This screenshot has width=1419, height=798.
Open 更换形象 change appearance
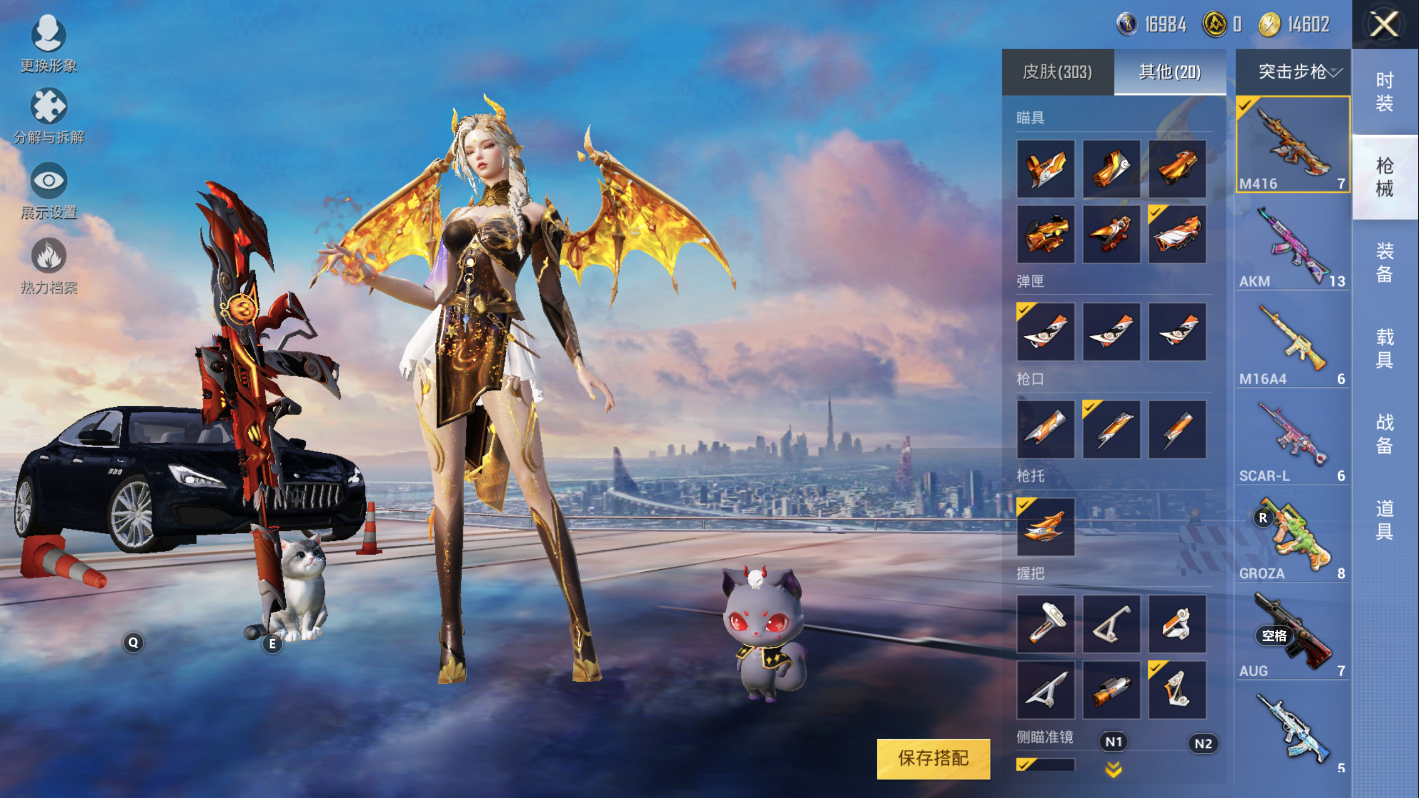[48, 44]
